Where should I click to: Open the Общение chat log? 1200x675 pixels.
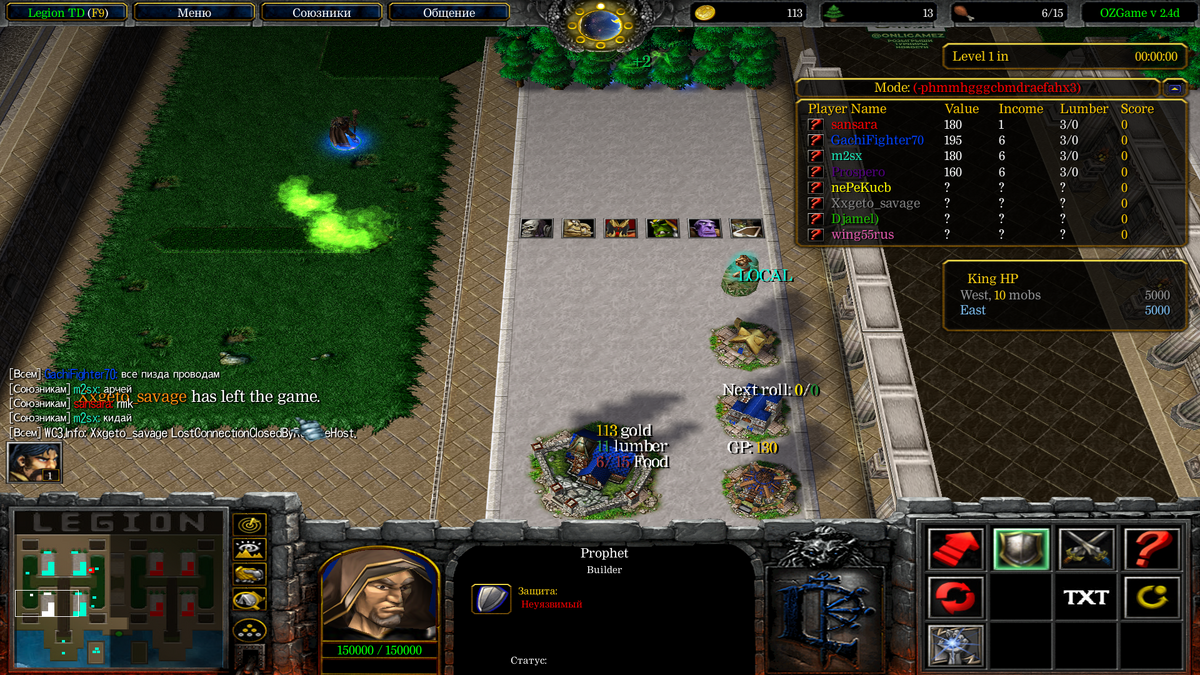[x=448, y=13]
